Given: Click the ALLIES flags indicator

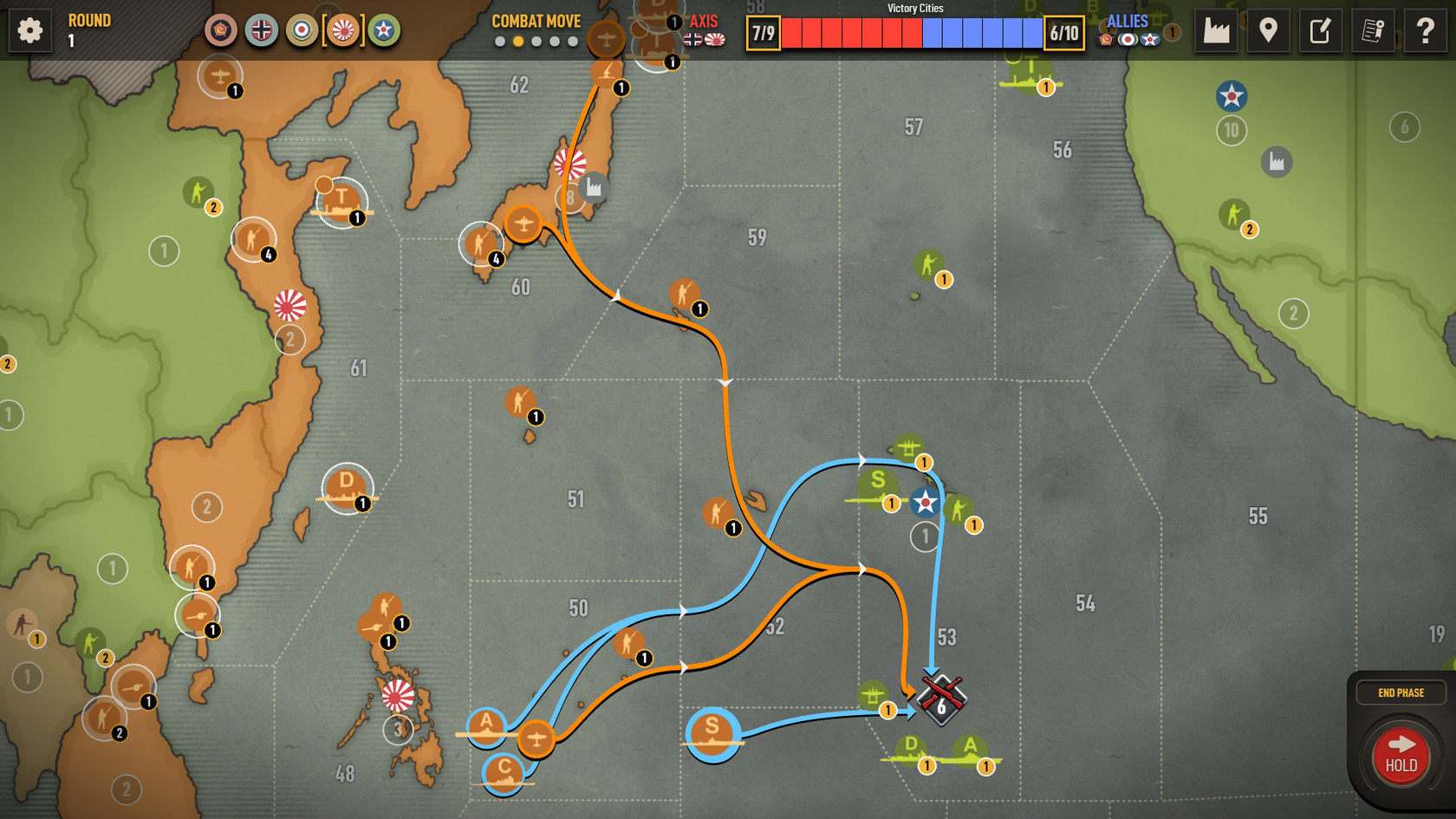Looking at the screenshot, I should (x=1127, y=39).
